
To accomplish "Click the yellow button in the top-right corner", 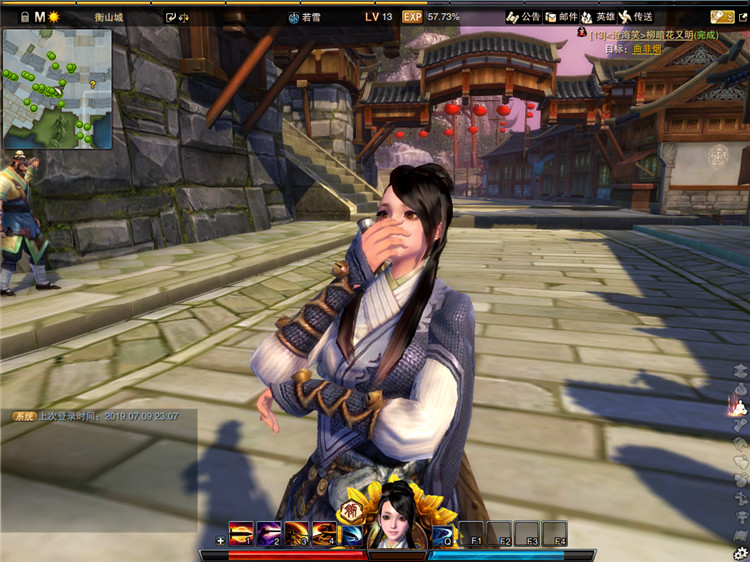I will [x=722, y=17].
